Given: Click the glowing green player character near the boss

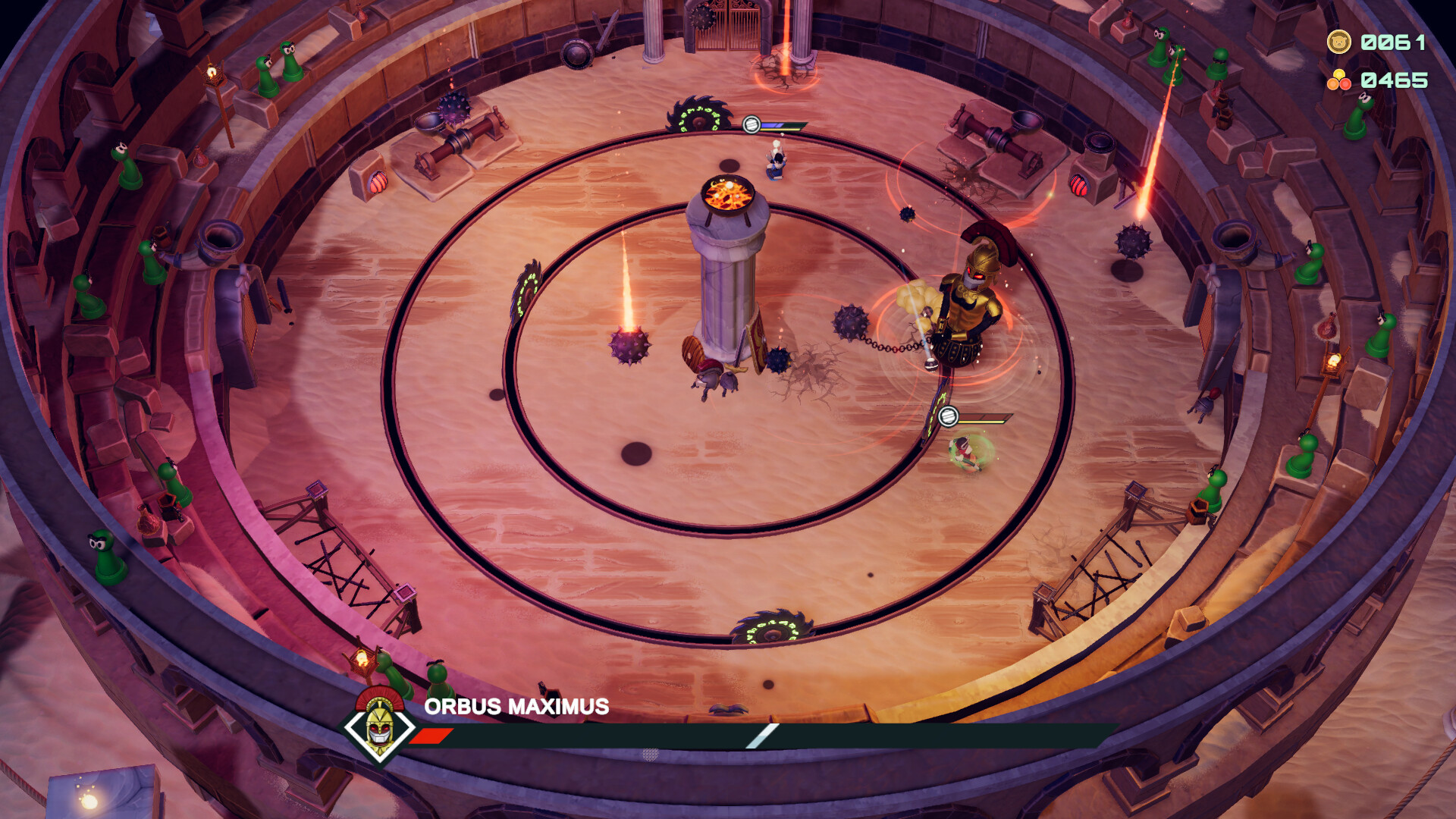Looking at the screenshot, I should 963,455.
